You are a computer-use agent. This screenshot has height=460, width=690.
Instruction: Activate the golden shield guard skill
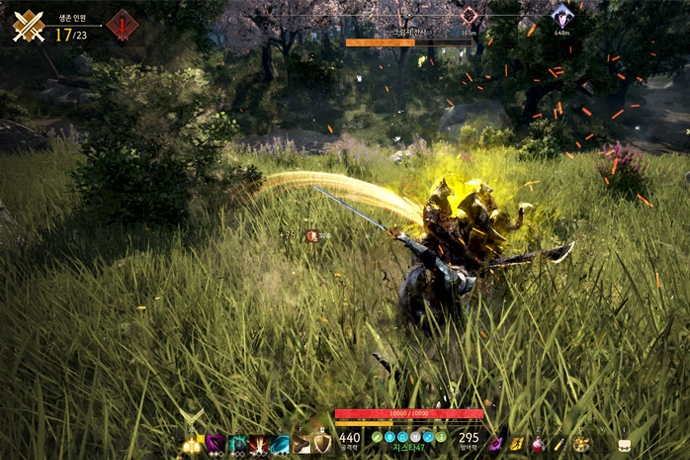tap(321, 443)
